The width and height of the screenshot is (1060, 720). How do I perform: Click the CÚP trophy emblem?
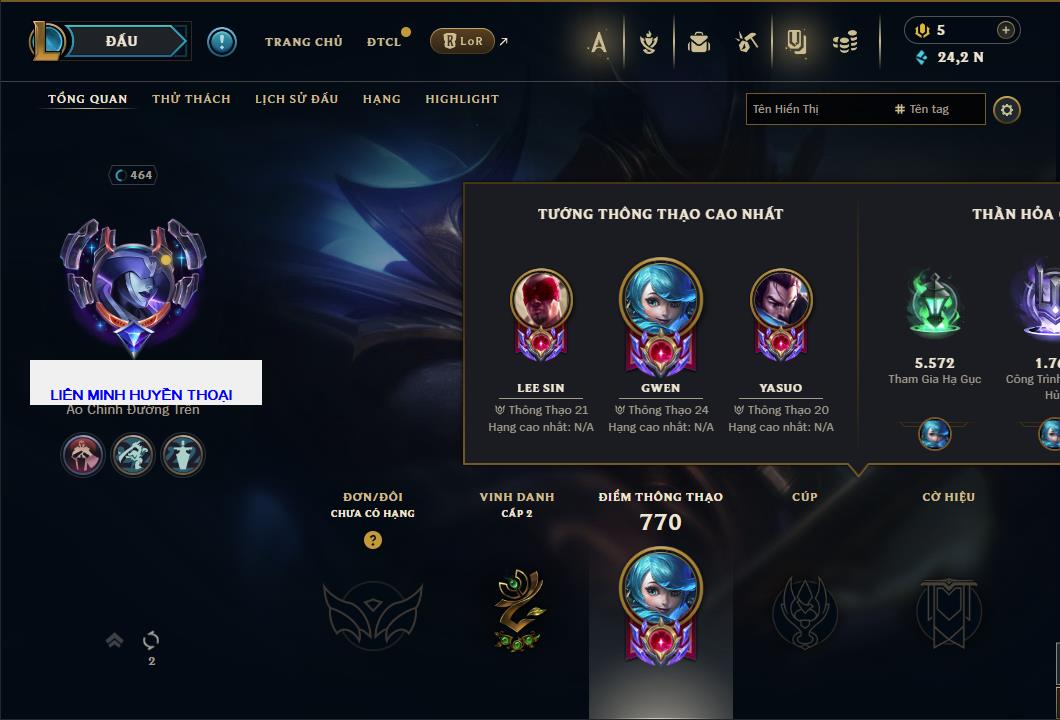(x=804, y=610)
